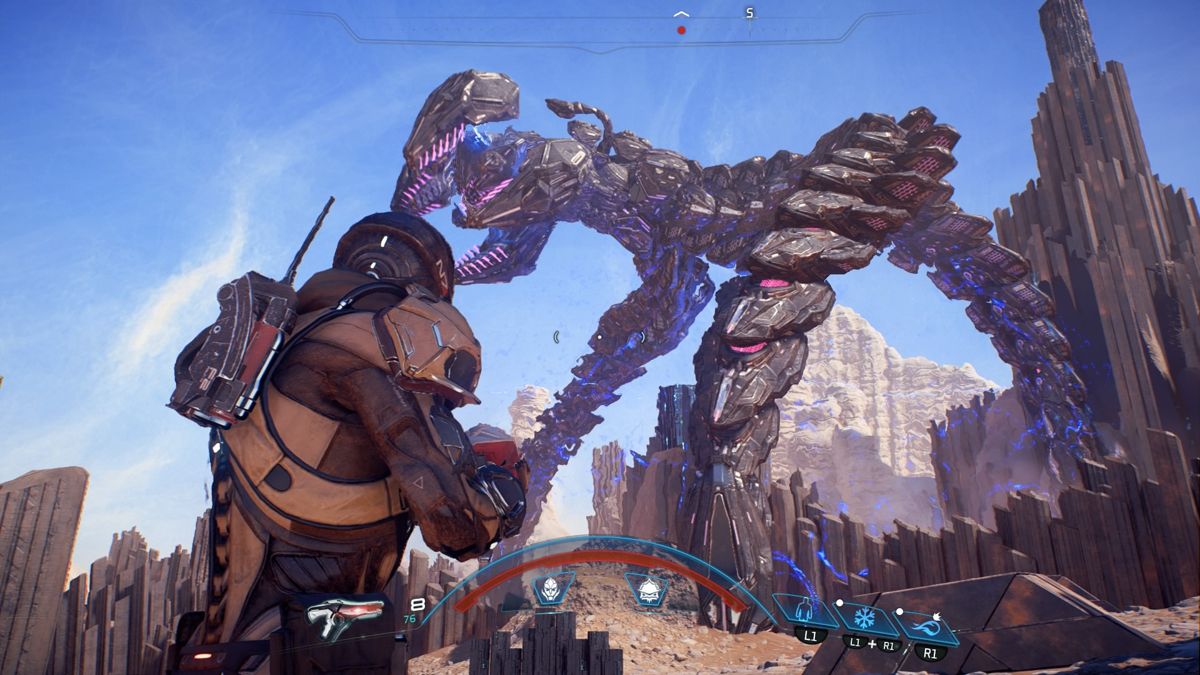This screenshot has width=1200, height=675.
Task: Select the second squadmate portrait with spiked helmet
Action: [x=646, y=588]
